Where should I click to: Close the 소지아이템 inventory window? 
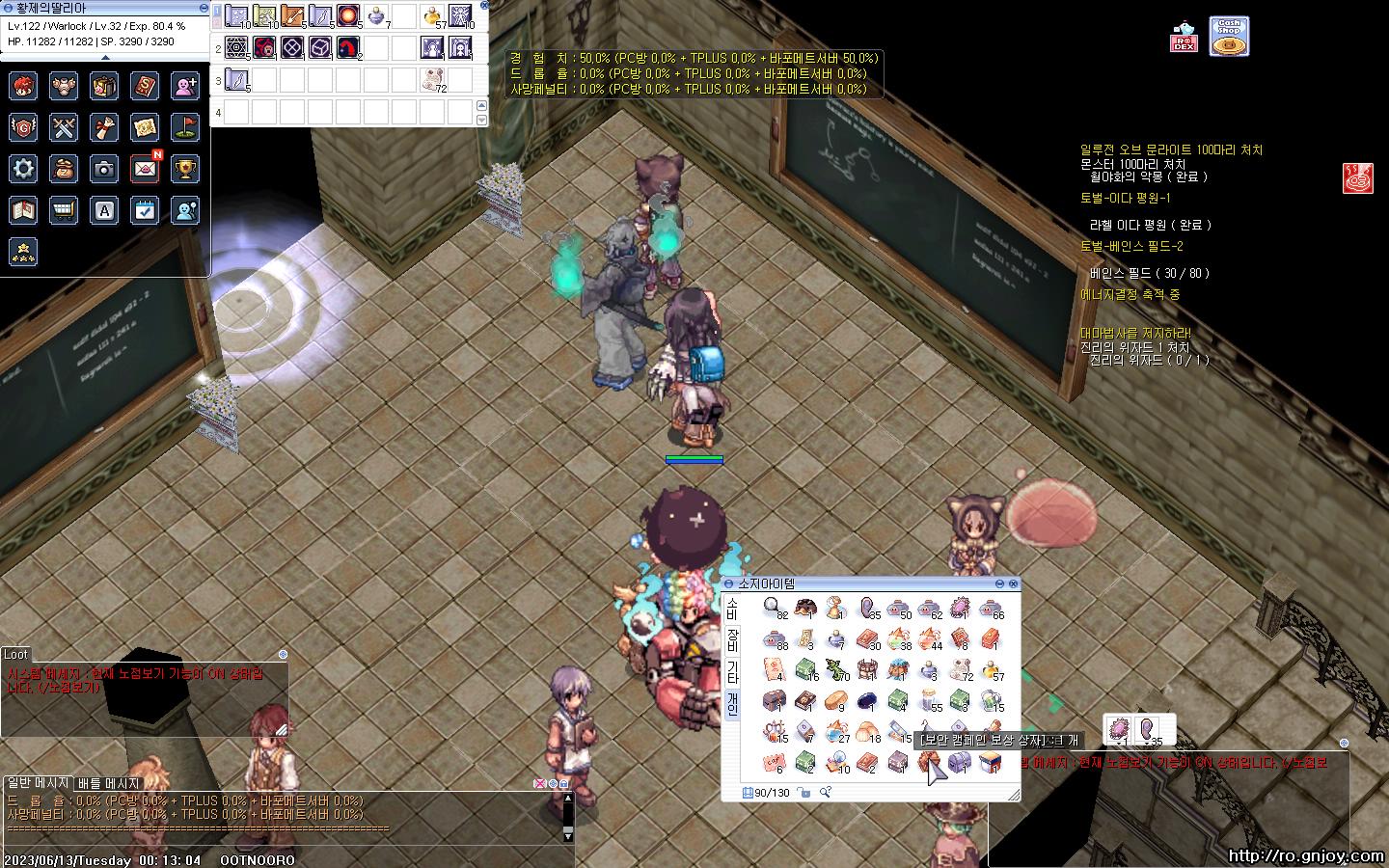tap(1013, 583)
